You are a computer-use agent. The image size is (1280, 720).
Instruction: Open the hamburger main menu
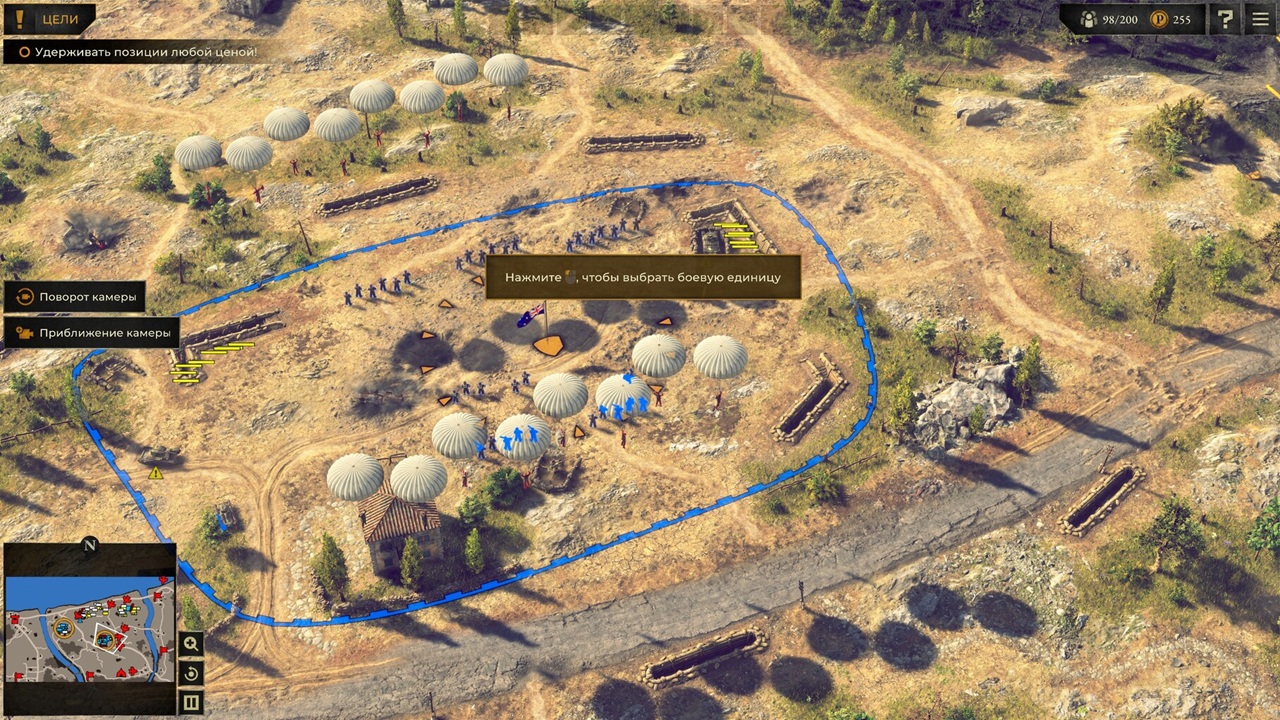(x=1259, y=18)
